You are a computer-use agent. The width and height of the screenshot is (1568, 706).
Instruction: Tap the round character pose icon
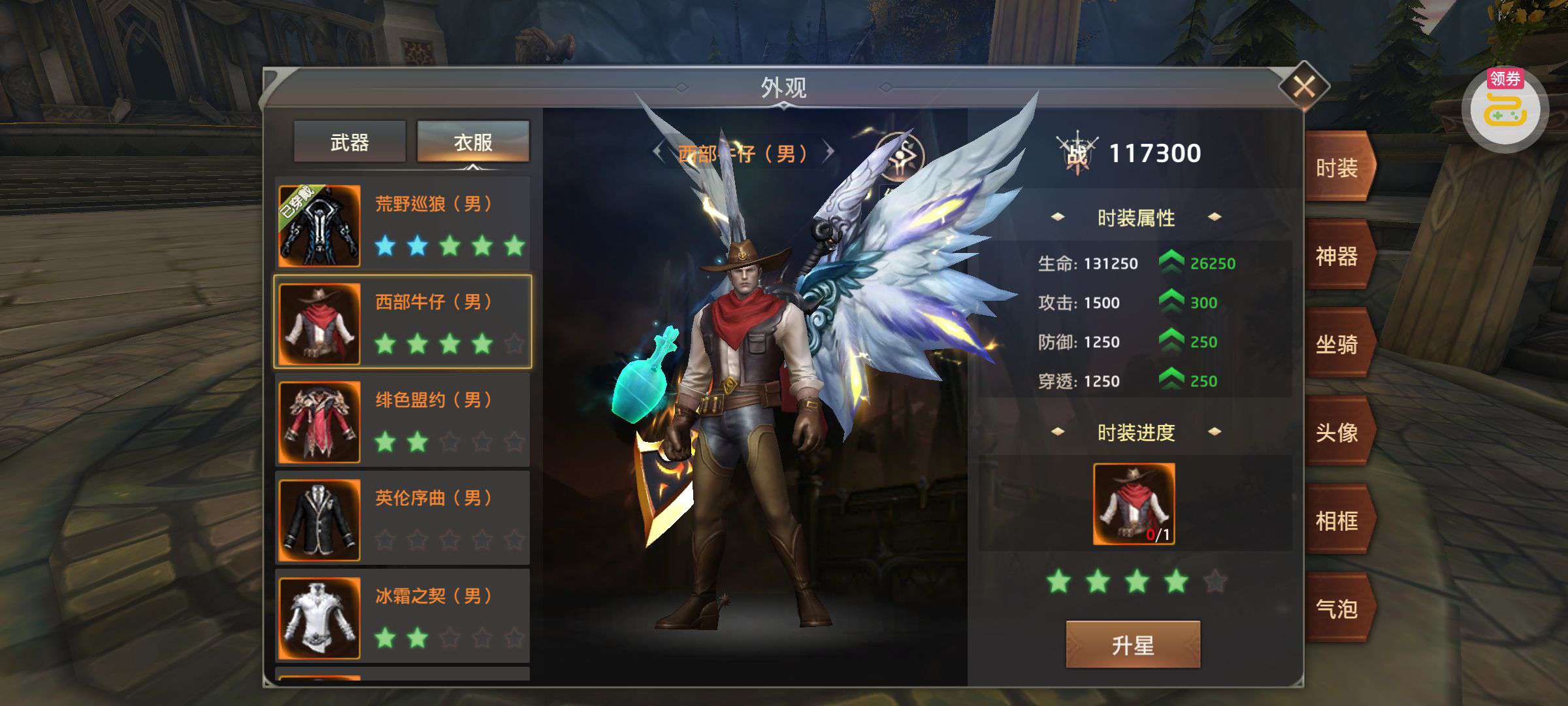(900, 158)
